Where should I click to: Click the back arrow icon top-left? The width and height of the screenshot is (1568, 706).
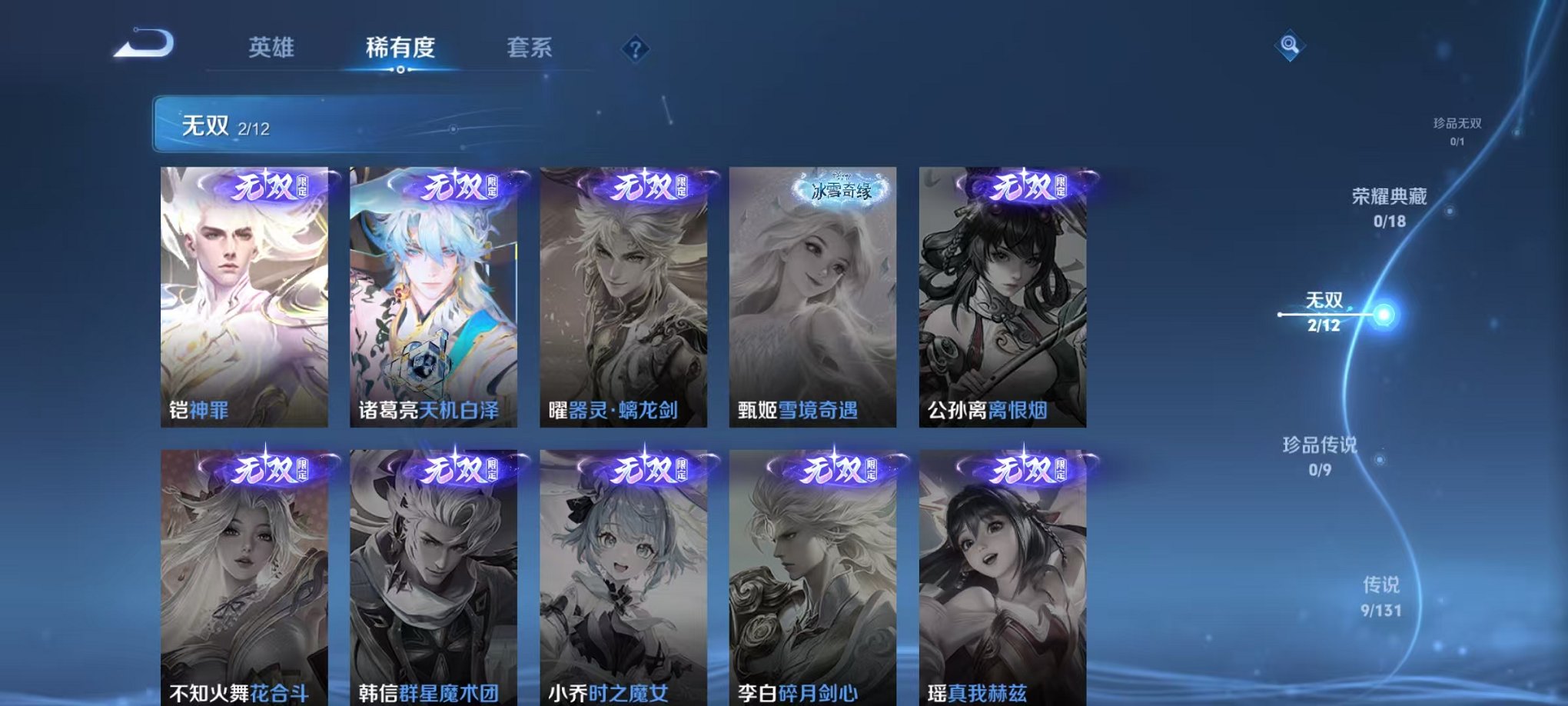[143, 44]
